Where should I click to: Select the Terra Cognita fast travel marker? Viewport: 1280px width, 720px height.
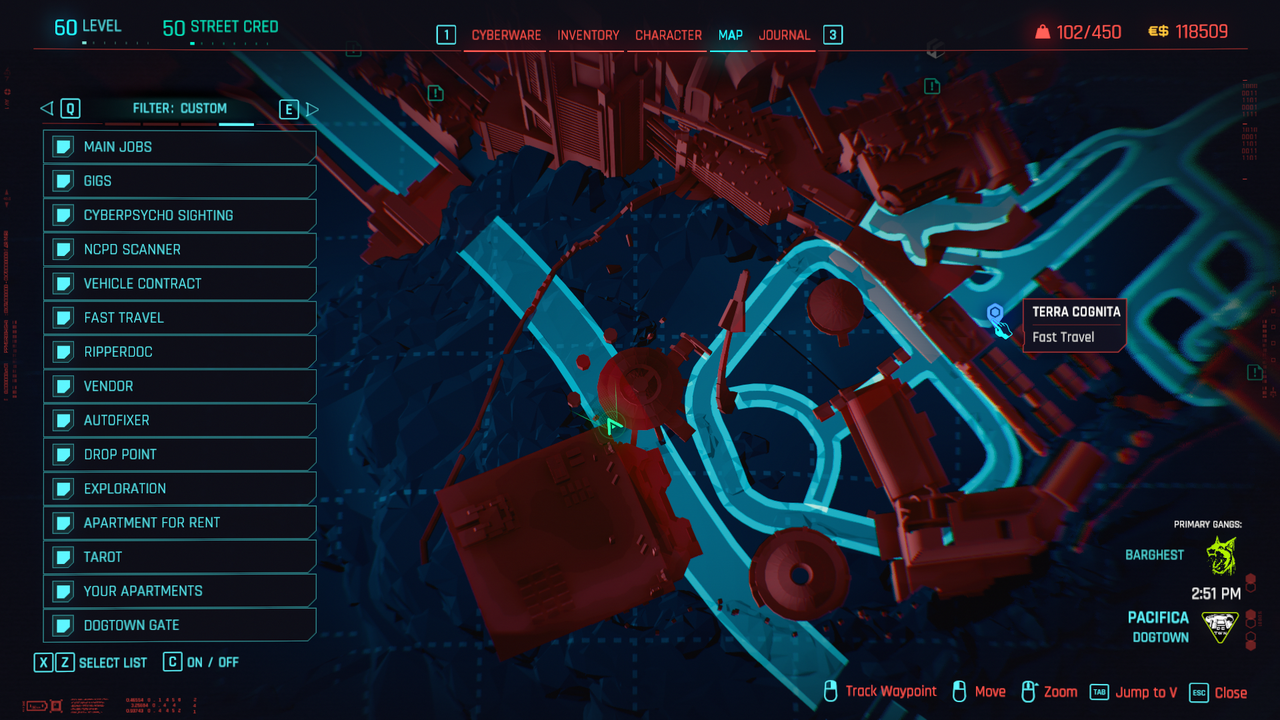click(x=995, y=315)
